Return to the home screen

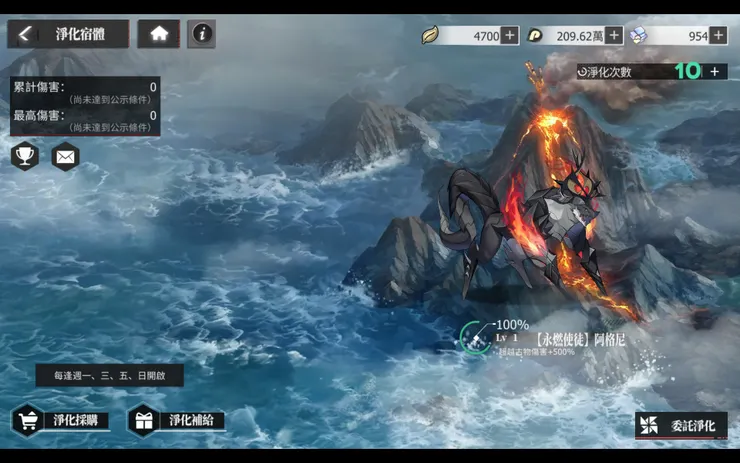(159, 34)
